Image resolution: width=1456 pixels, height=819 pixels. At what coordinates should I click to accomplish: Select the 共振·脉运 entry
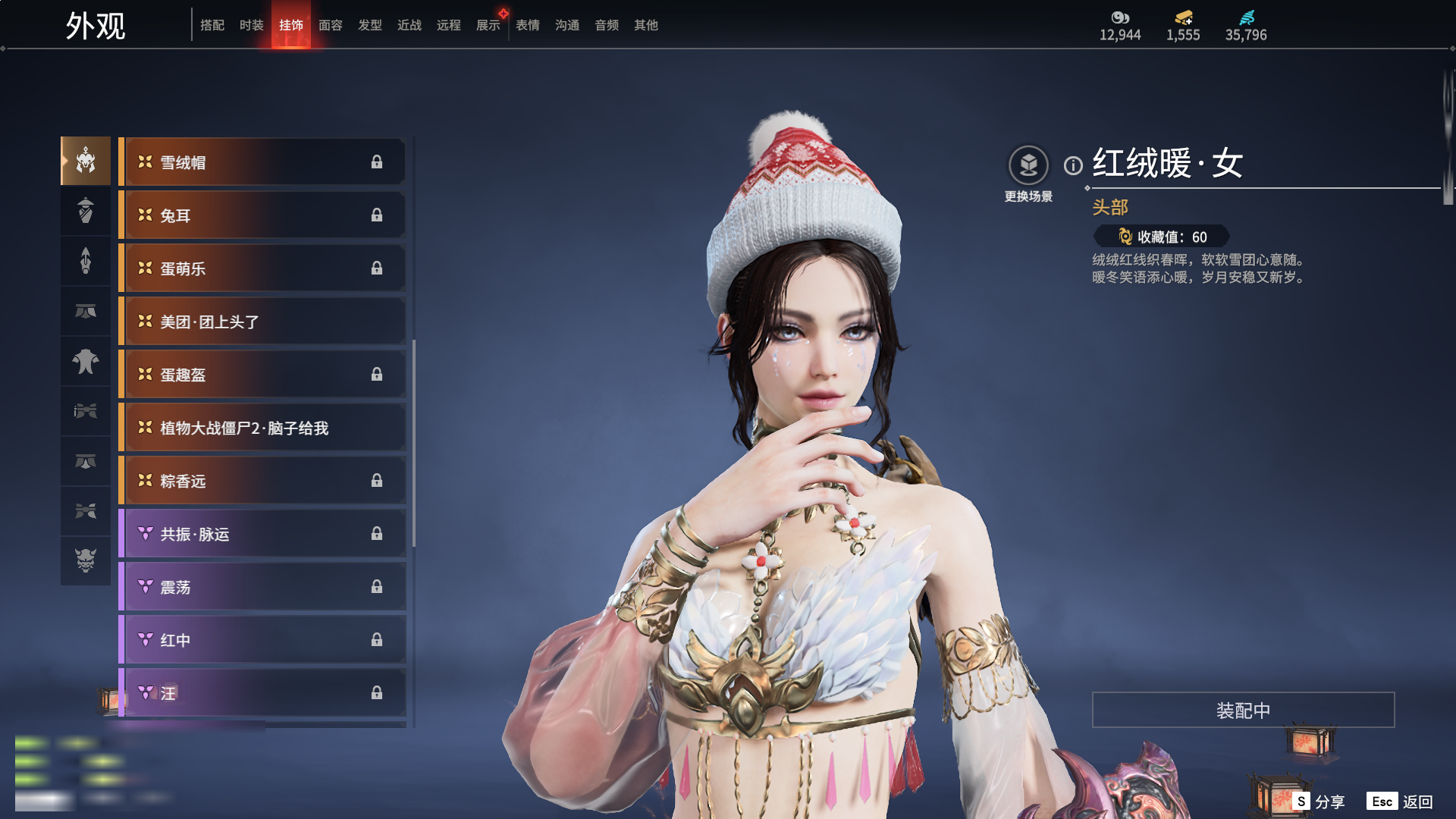262,534
